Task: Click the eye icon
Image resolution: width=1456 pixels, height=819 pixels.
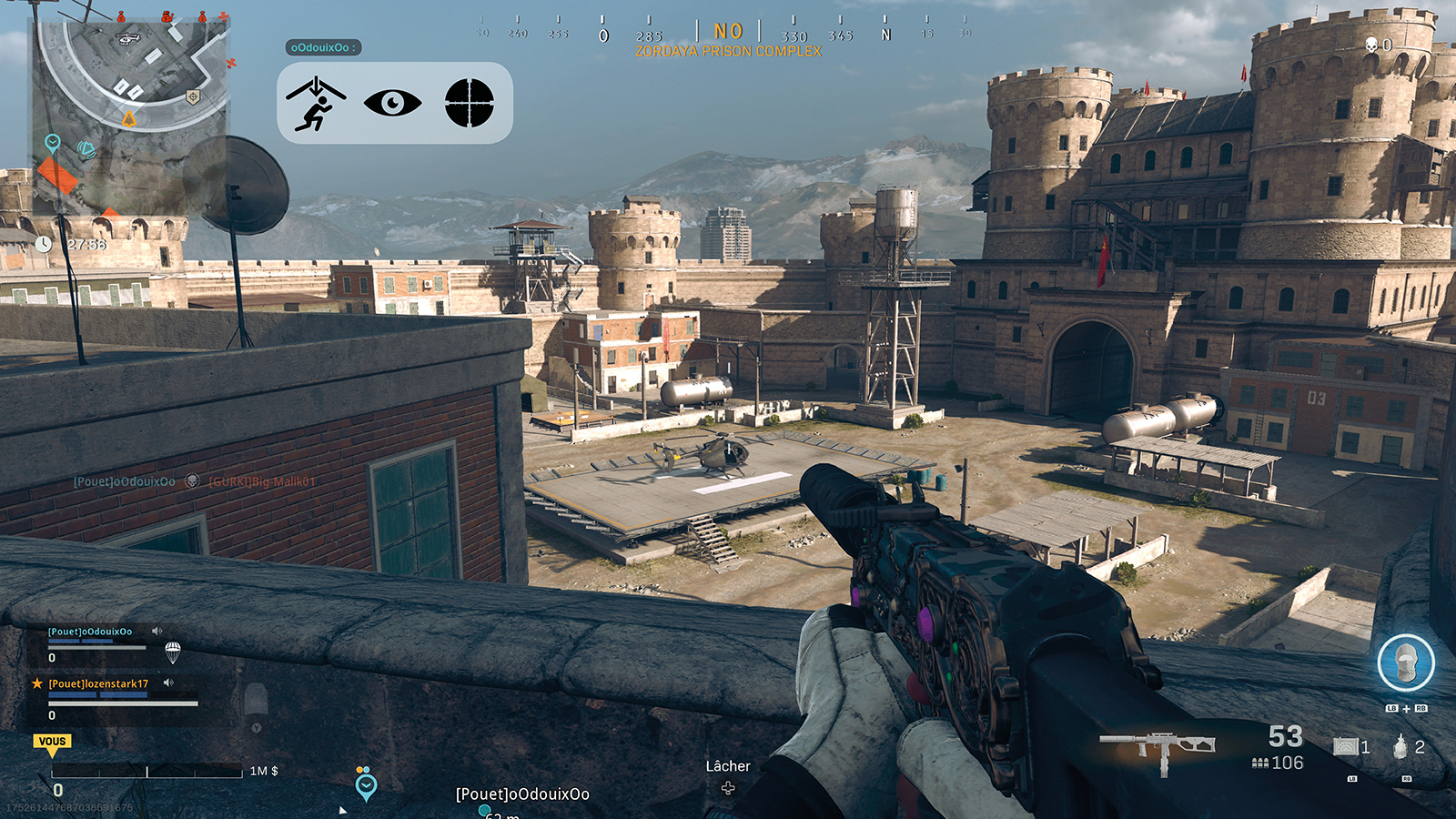Action: [392, 103]
